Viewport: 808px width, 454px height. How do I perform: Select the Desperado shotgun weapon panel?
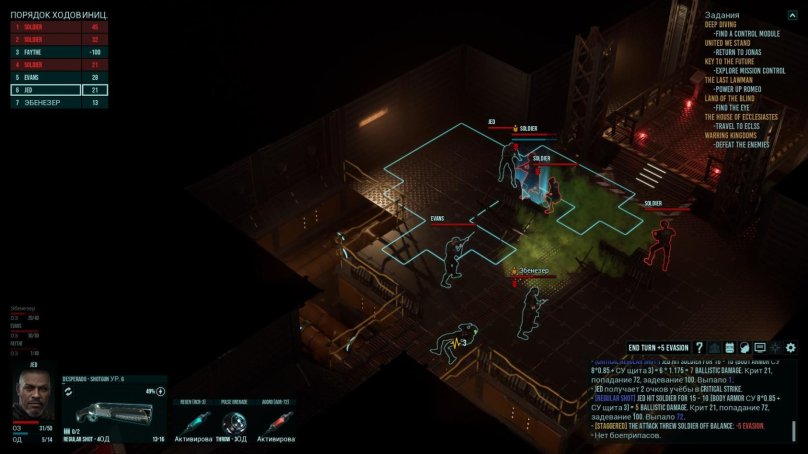[x=113, y=412]
